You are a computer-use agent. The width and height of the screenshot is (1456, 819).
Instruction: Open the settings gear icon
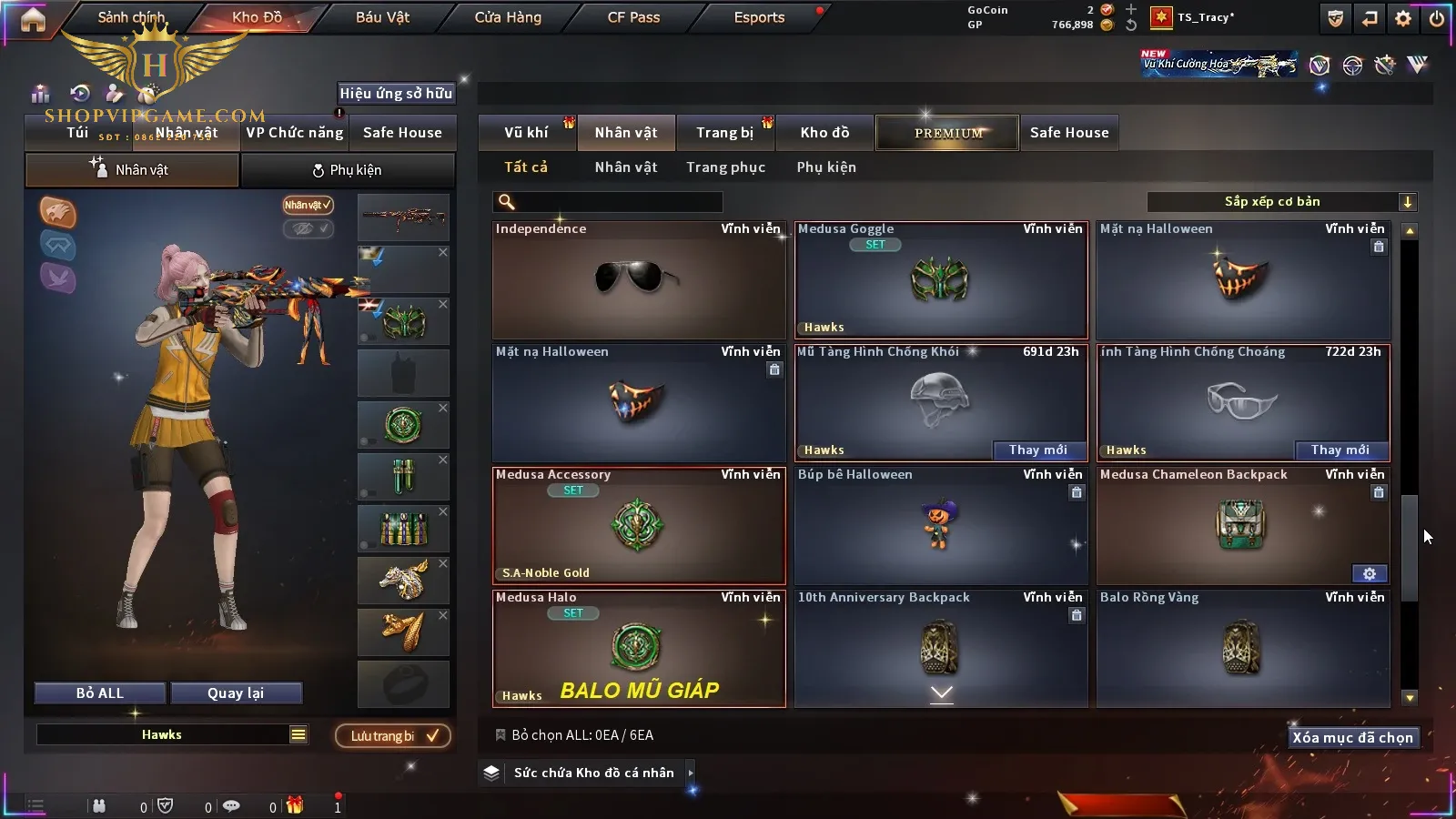click(x=1403, y=18)
